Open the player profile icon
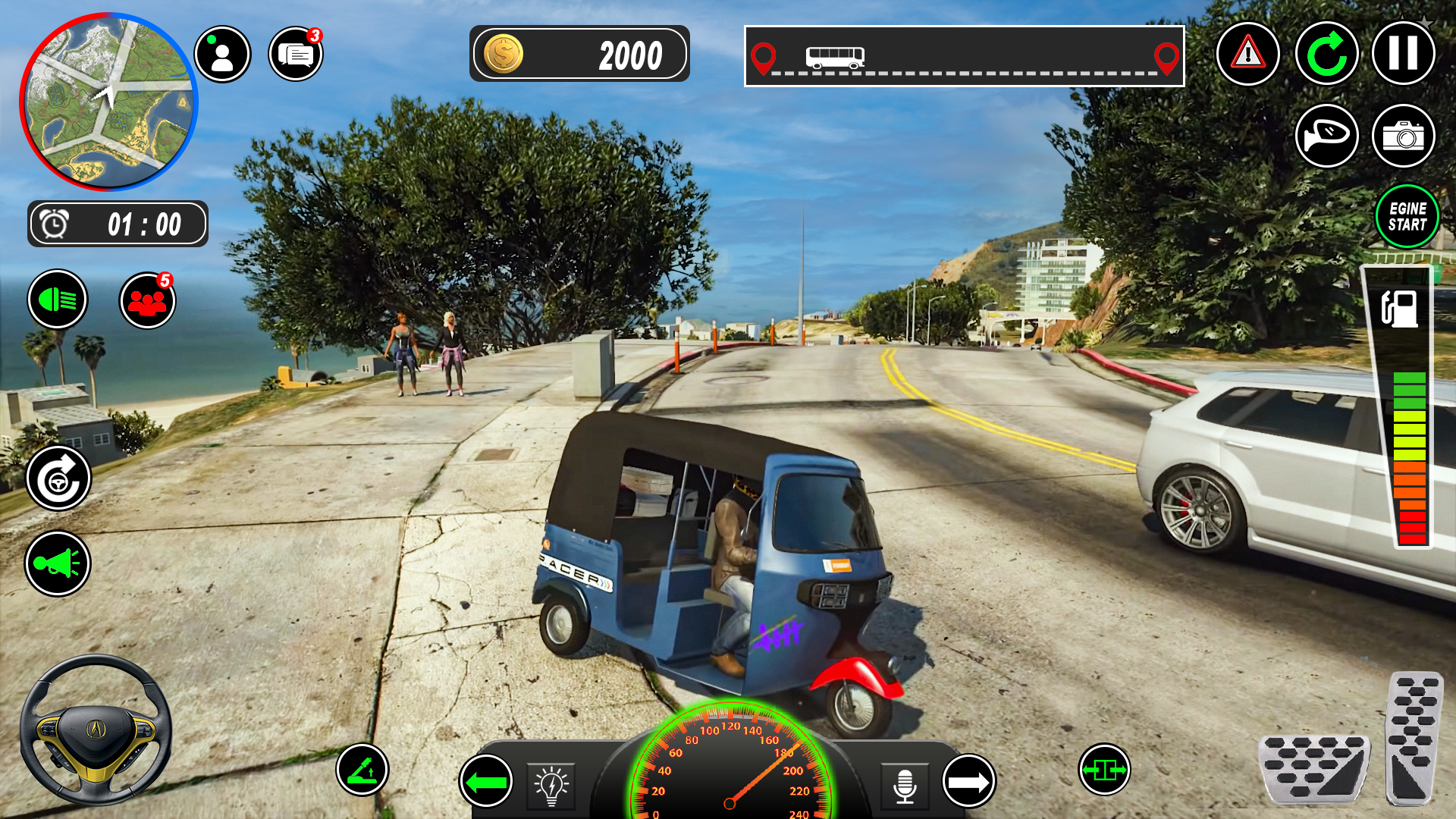Image resolution: width=1456 pixels, height=819 pixels. pyautogui.click(x=222, y=55)
